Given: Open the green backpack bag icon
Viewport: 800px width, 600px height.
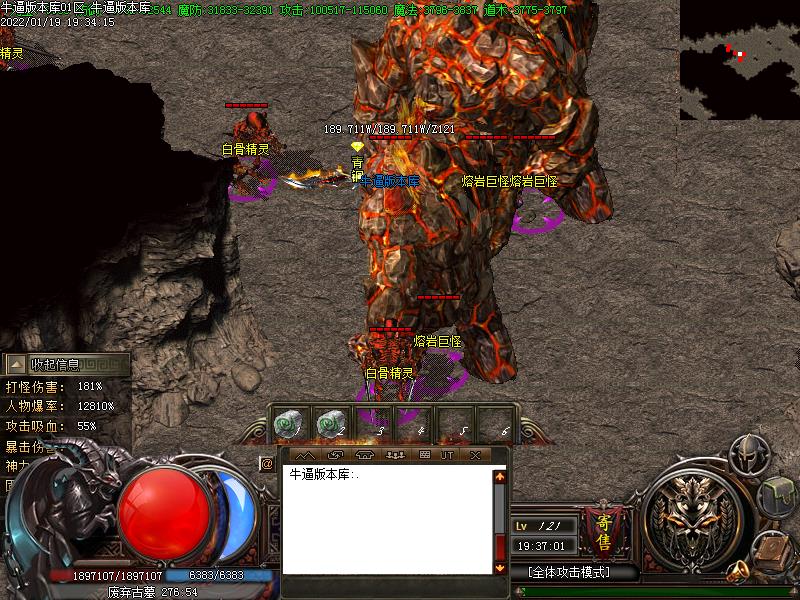Looking at the screenshot, I should 778,497.
